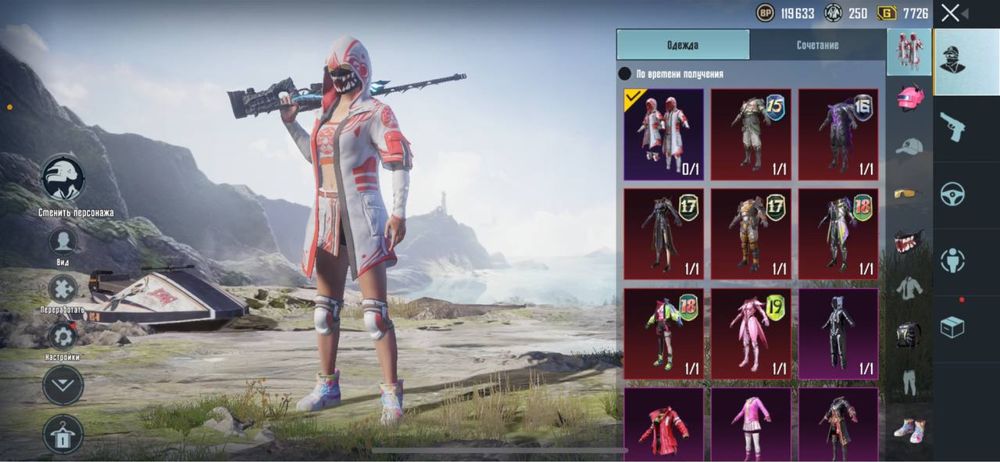This screenshot has height=462, width=1000.
Task: Open the steering wheel vehicles section
Action: point(952,194)
